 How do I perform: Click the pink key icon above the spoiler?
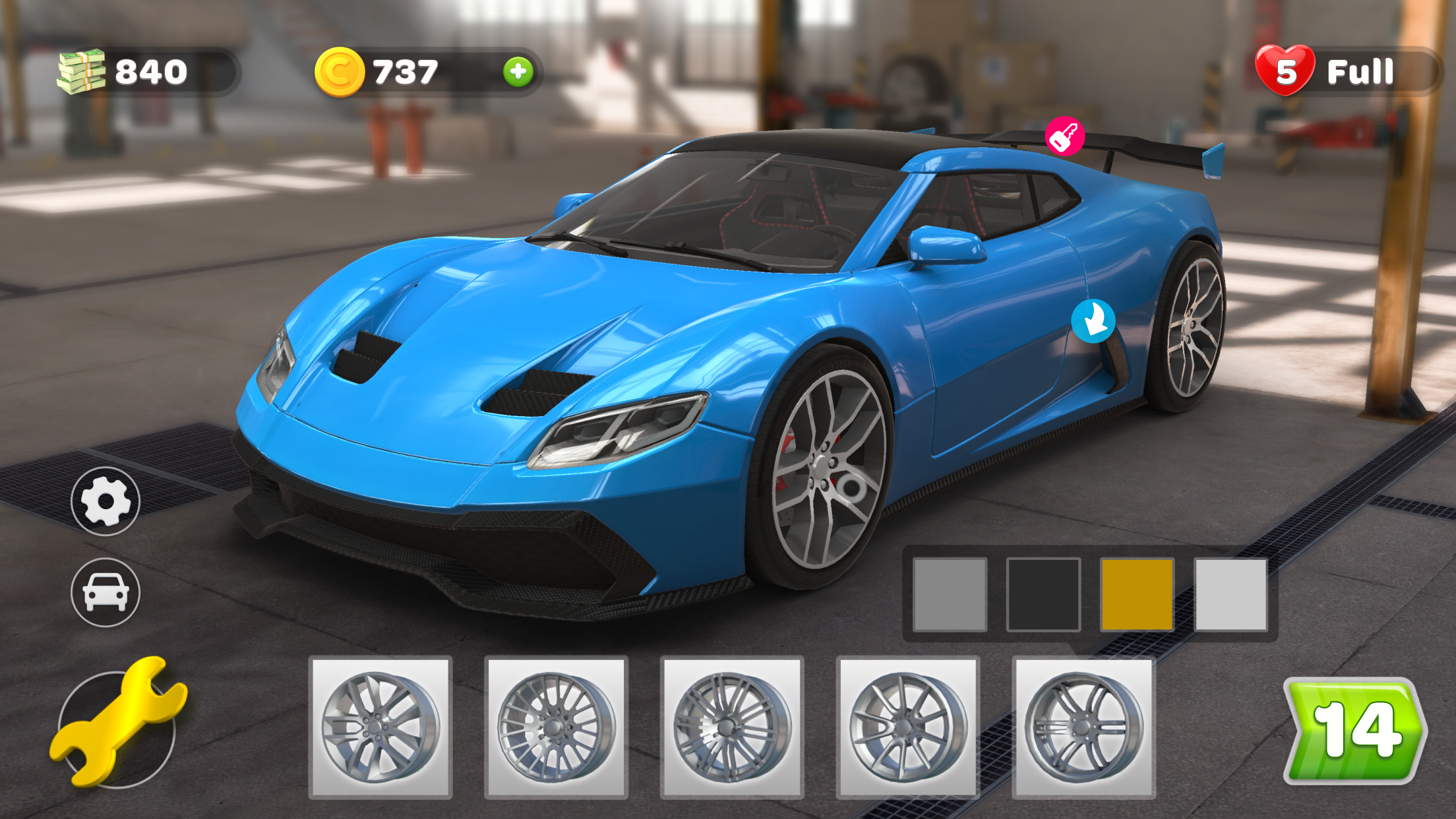[1066, 136]
